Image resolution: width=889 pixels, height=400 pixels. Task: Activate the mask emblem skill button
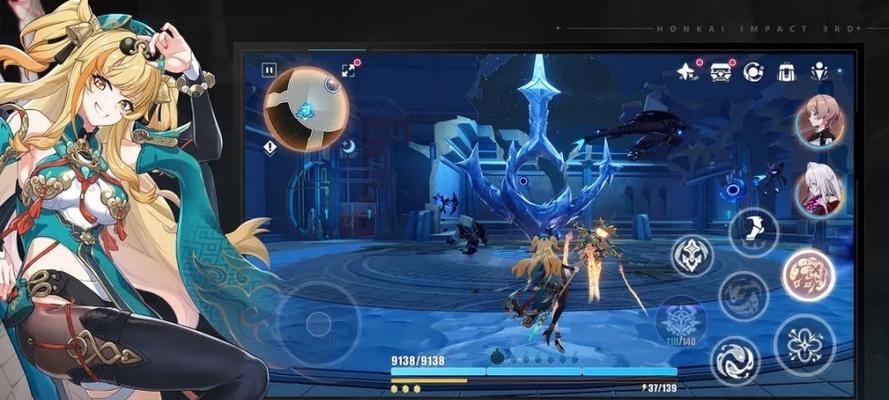pyautogui.click(x=692, y=256)
